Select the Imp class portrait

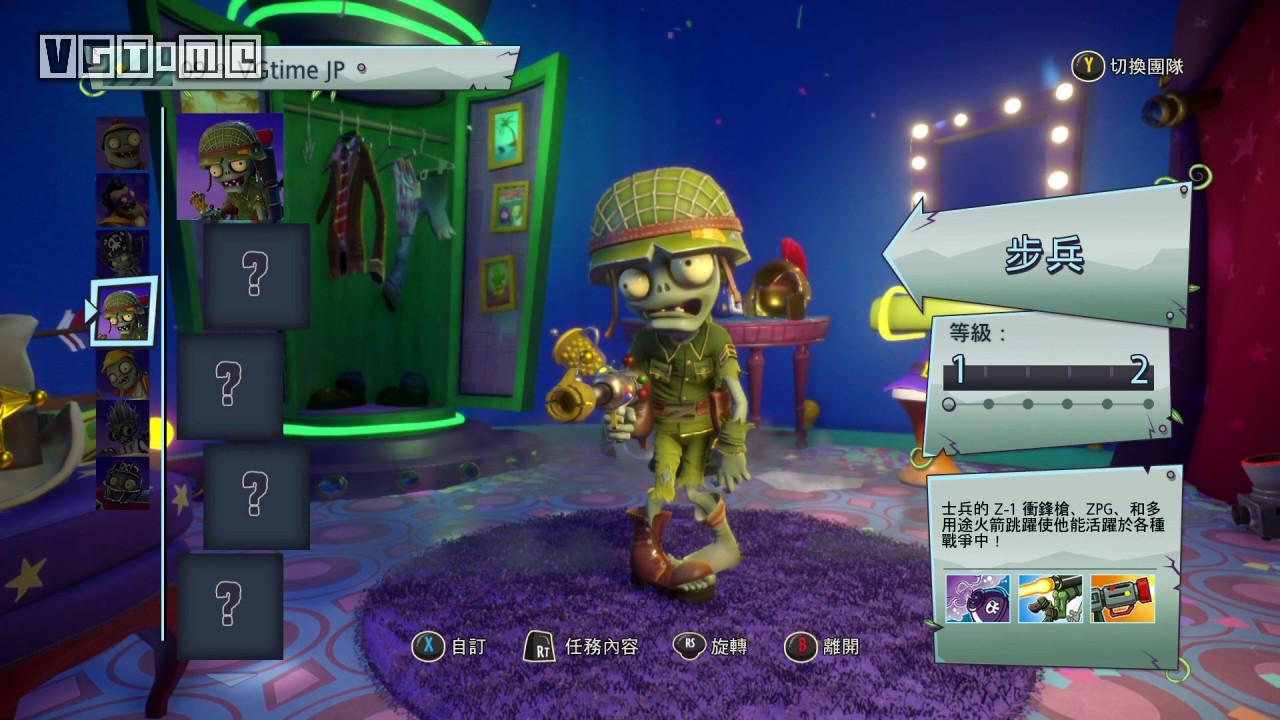pos(123,142)
